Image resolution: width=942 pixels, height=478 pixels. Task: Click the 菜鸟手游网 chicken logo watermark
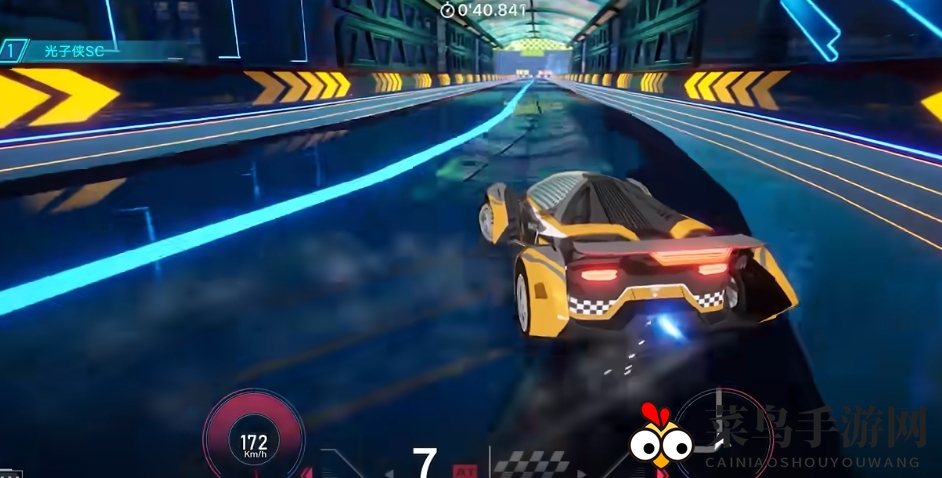[x=660, y=437]
